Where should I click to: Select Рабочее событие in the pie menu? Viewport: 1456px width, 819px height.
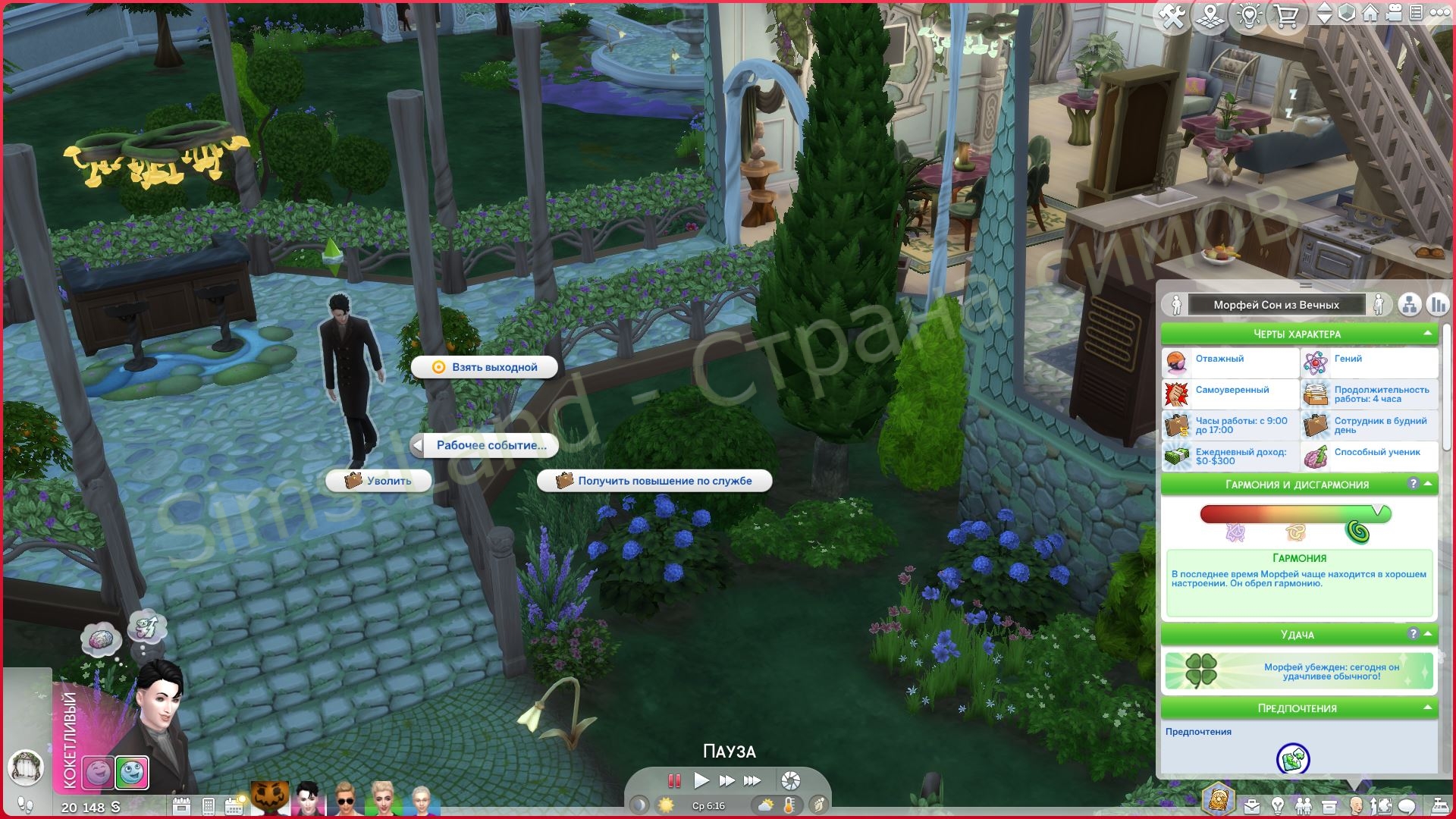[x=490, y=446]
